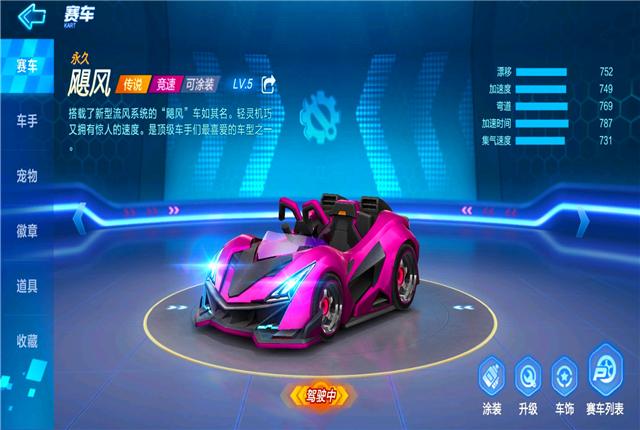The image size is (640, 430).
Task: Switch to the 赛车 tab
Action: pyautogui.click(x=27, y=67)
